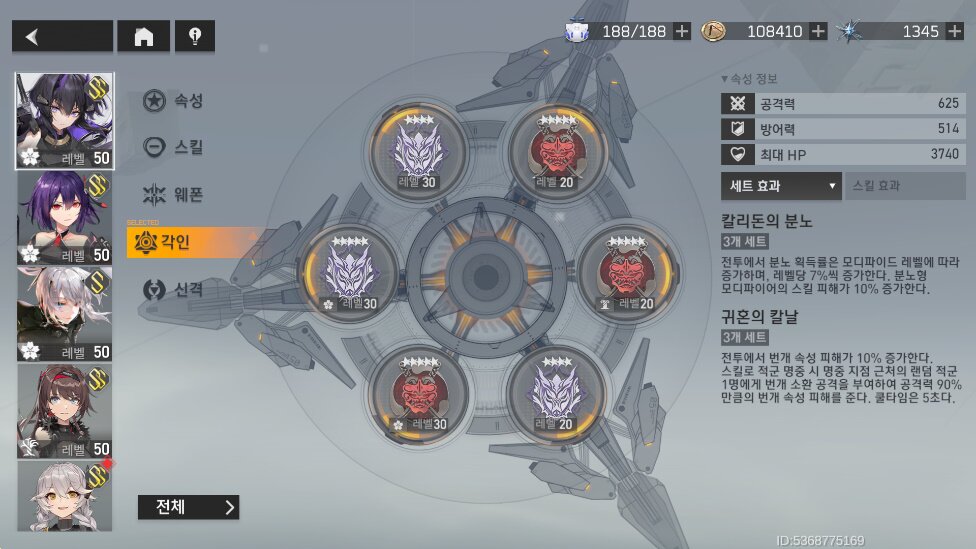Viewport: 976px width, 549px height.
Task: Switch to the 스킬 효과 tab
Action: tap(905, 186)
